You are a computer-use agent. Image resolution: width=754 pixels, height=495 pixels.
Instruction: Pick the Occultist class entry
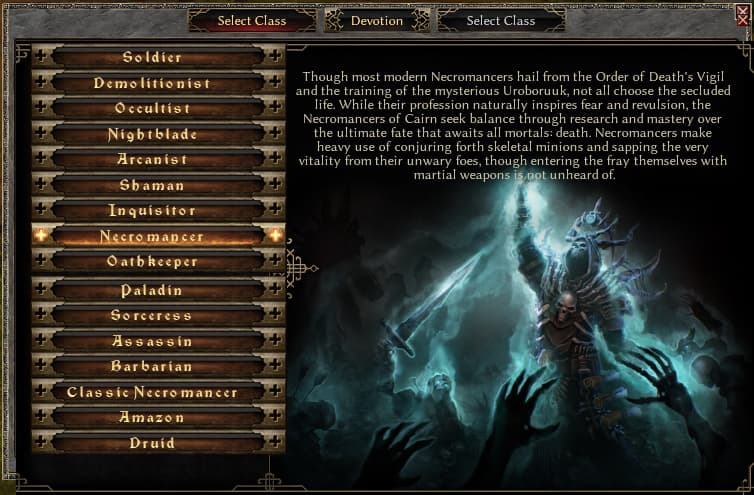pos(153,108)
